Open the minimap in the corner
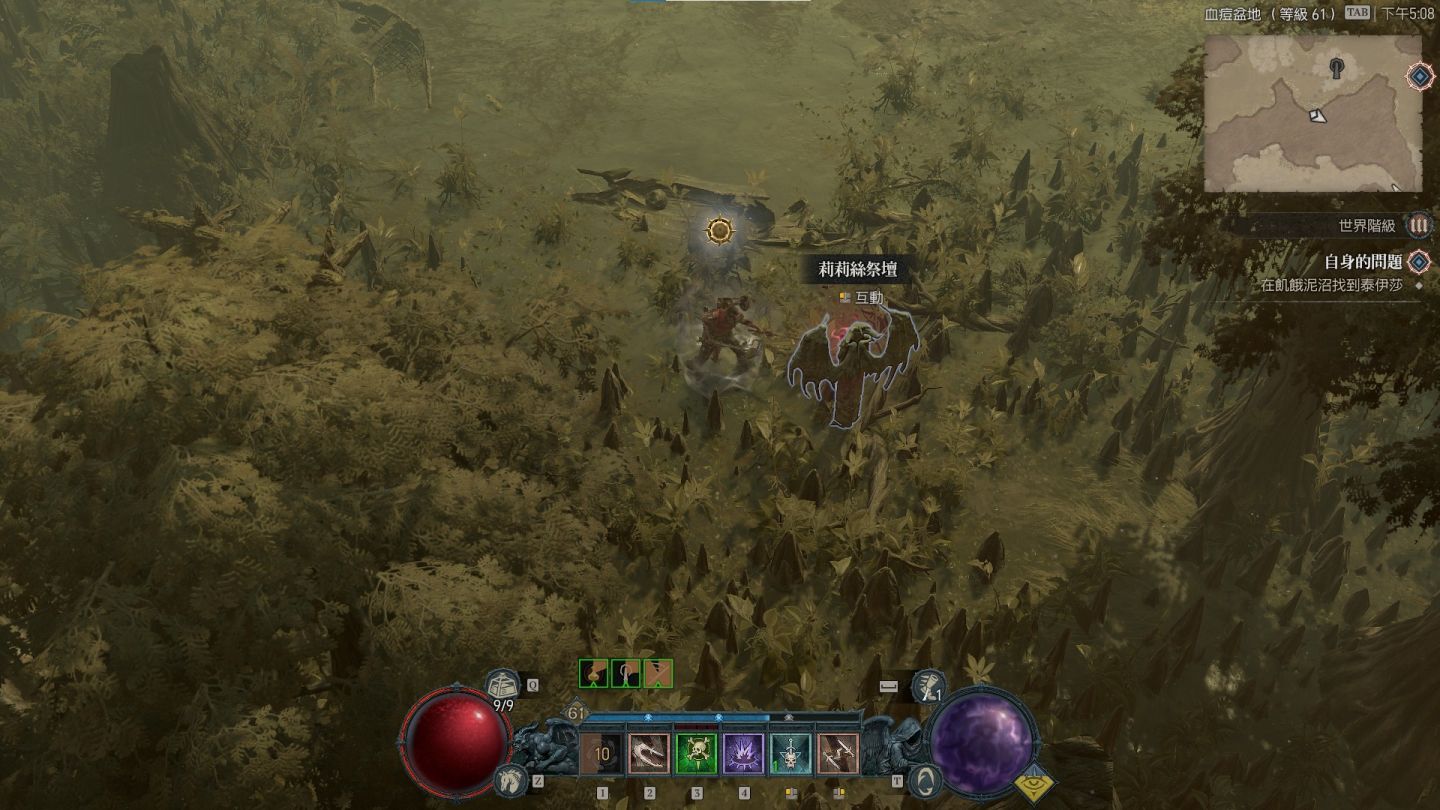Viewport: 1440px width, 810px height. pyautogui.click(x=1312, y=113)
